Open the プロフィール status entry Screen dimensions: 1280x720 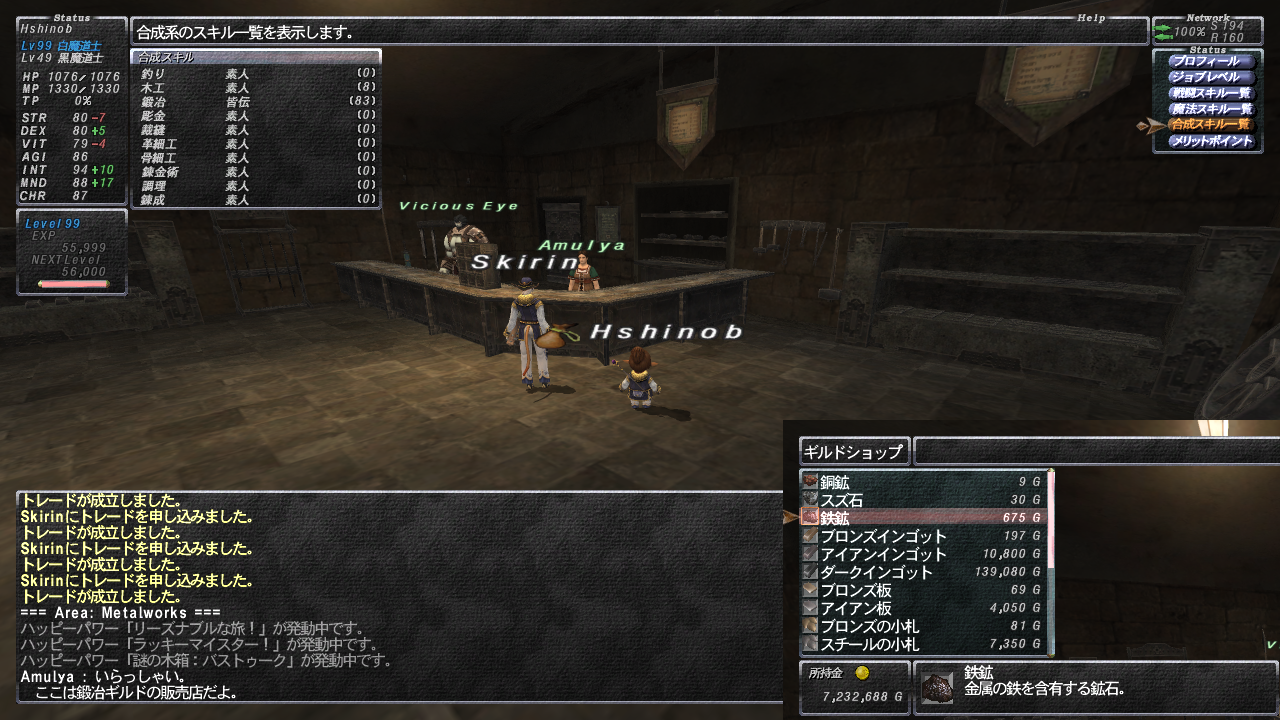pos(1211,61)
